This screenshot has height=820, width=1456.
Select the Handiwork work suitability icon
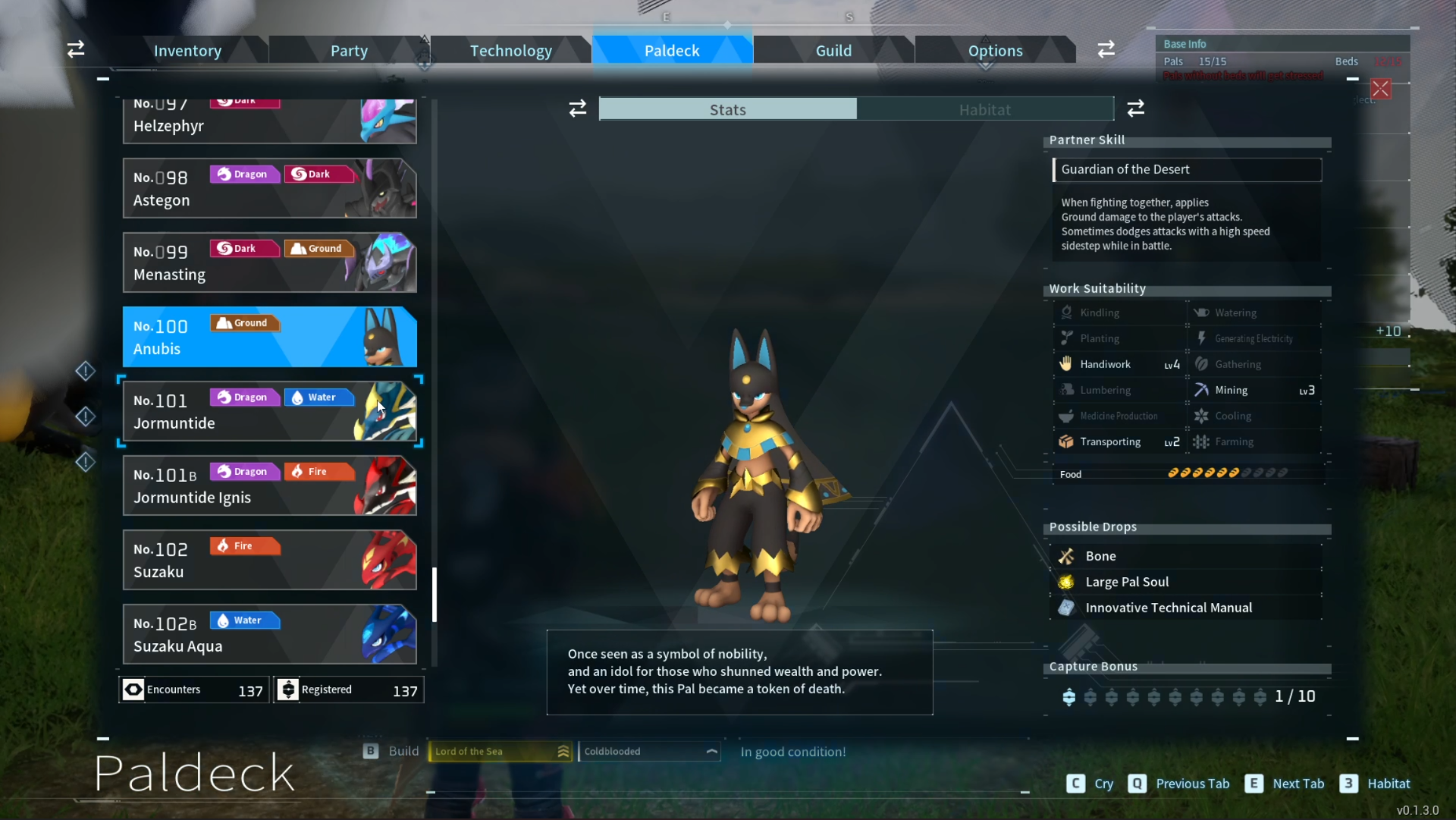(1067, 364)
